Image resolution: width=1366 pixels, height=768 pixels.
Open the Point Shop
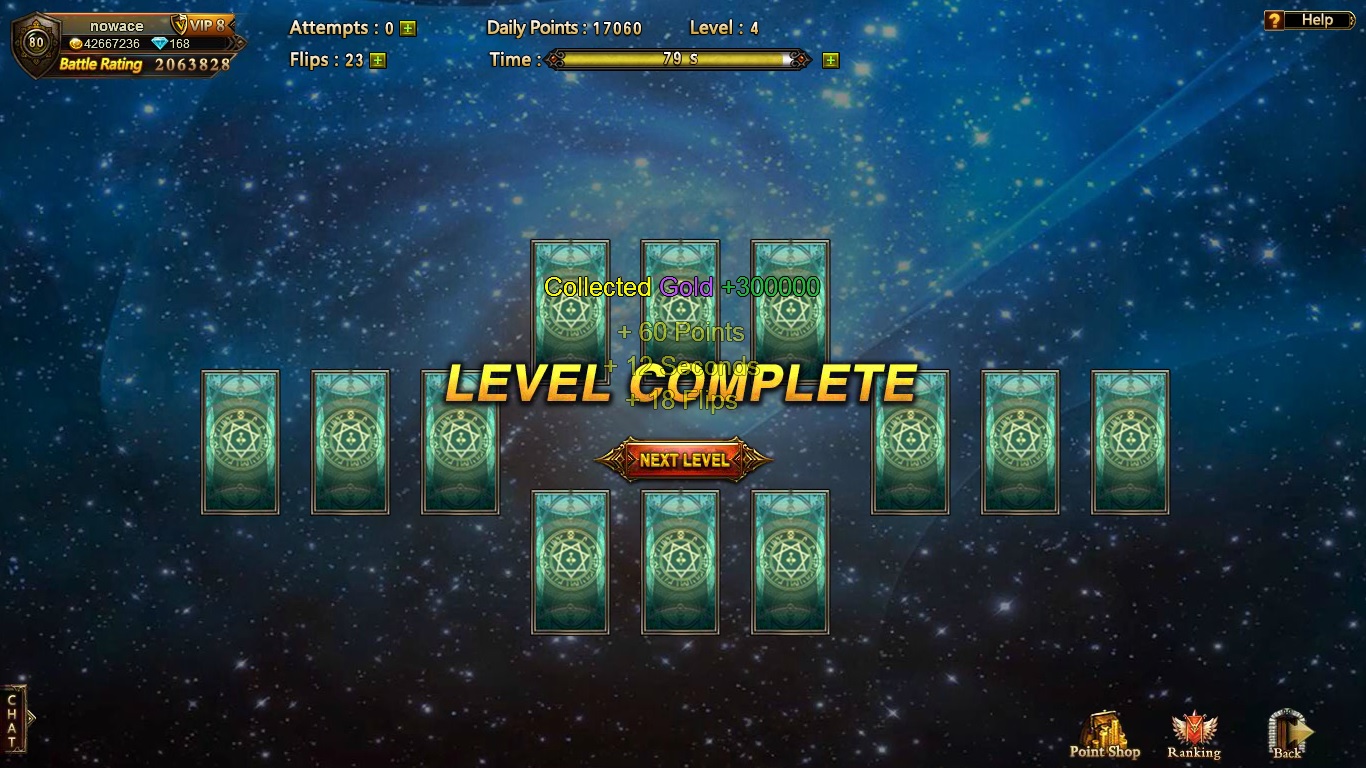pyautogui.click(x=1105, y=736)
